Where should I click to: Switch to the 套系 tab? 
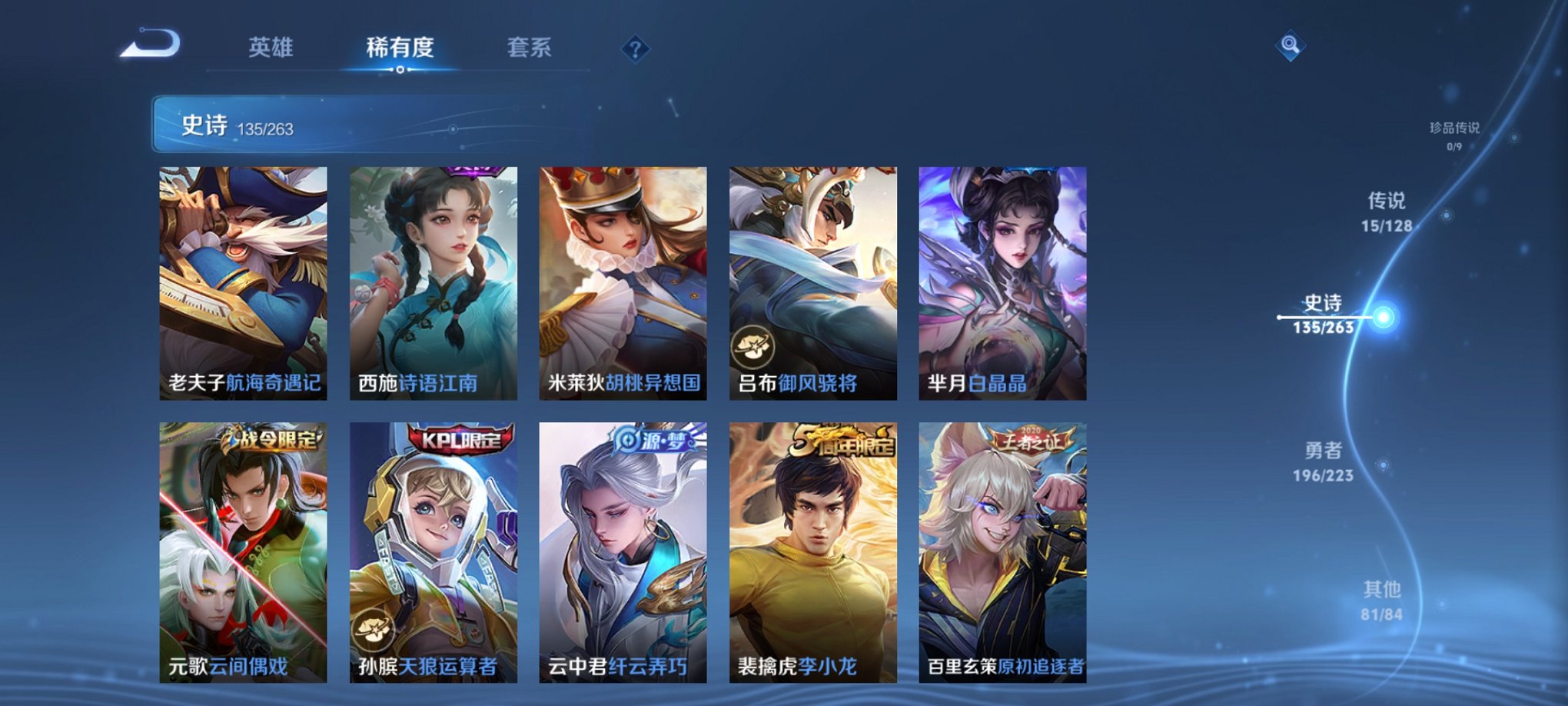532,48
